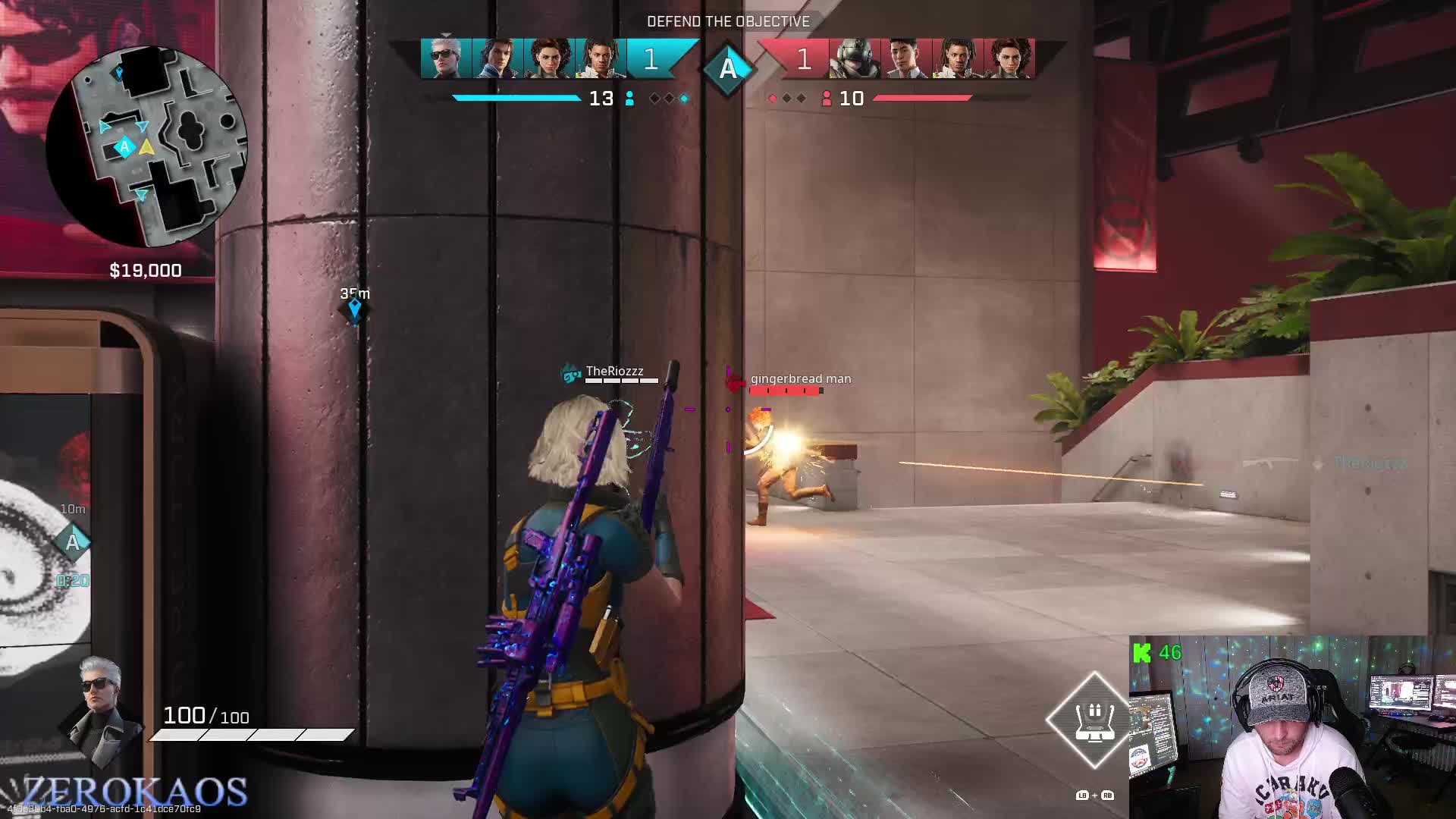
Task: Click TheRiozzz teammate nameplate
Action: coord(614,372)
